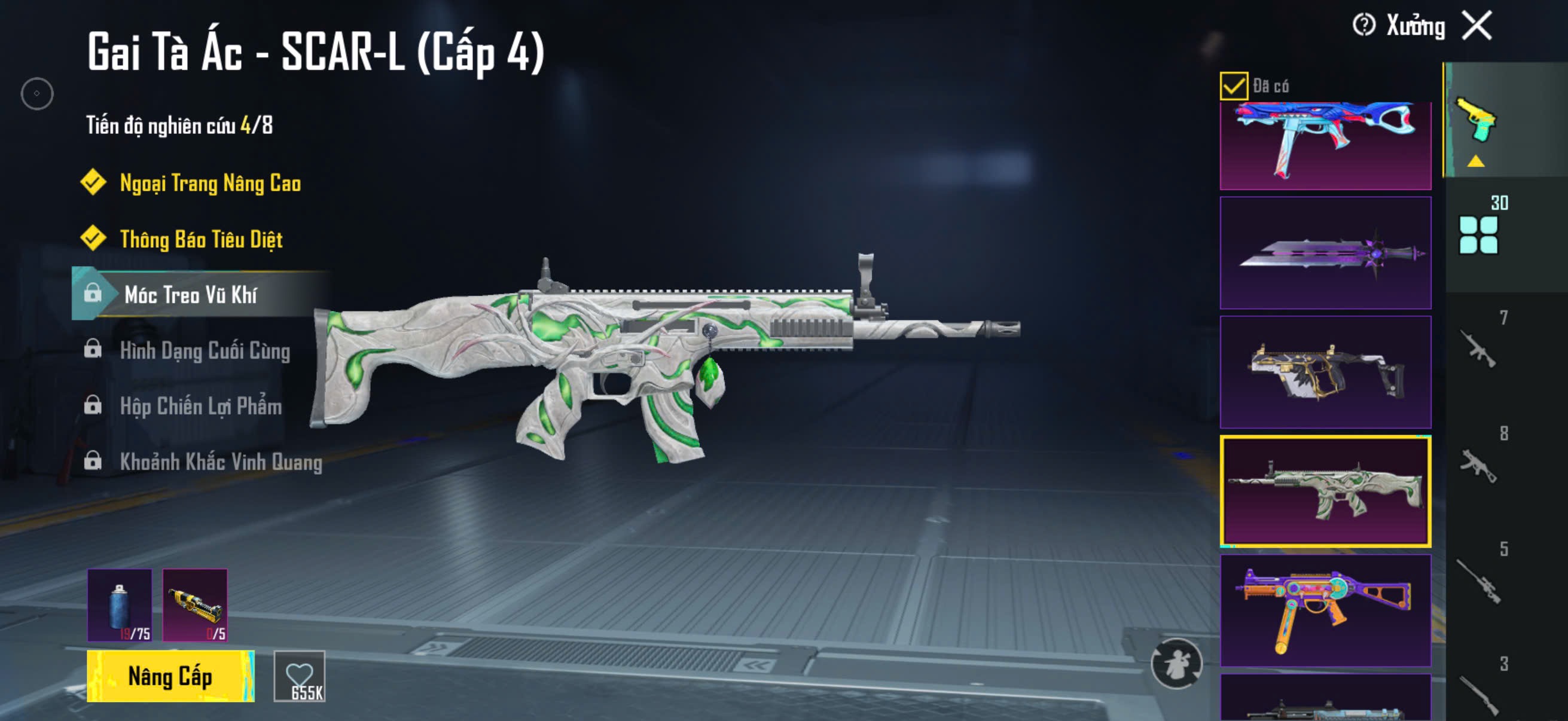Open the locked Hộp Chiến Lợi Phẩm stage
Screen dimensions: 1568x721
point(200,406)
